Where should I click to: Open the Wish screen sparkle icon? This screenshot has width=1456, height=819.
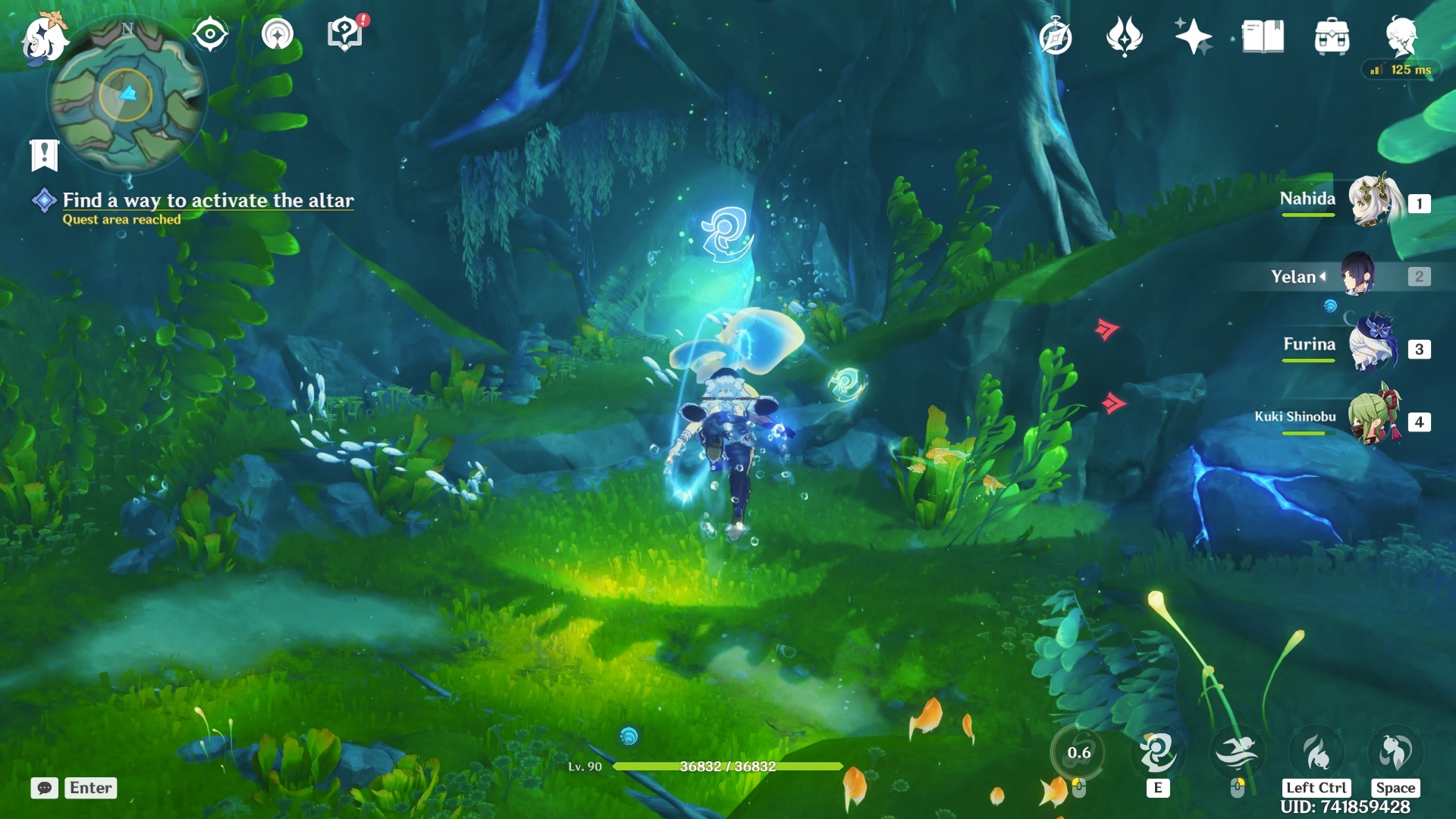(x=1193, y=34)
